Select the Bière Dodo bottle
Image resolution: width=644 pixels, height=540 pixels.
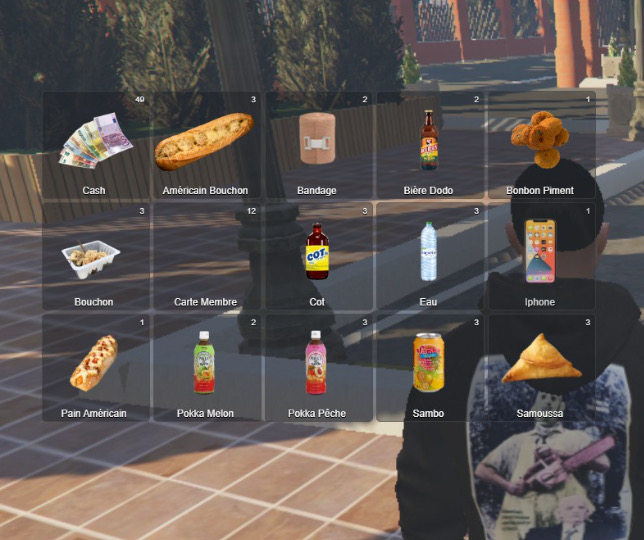tap(428, 146)
